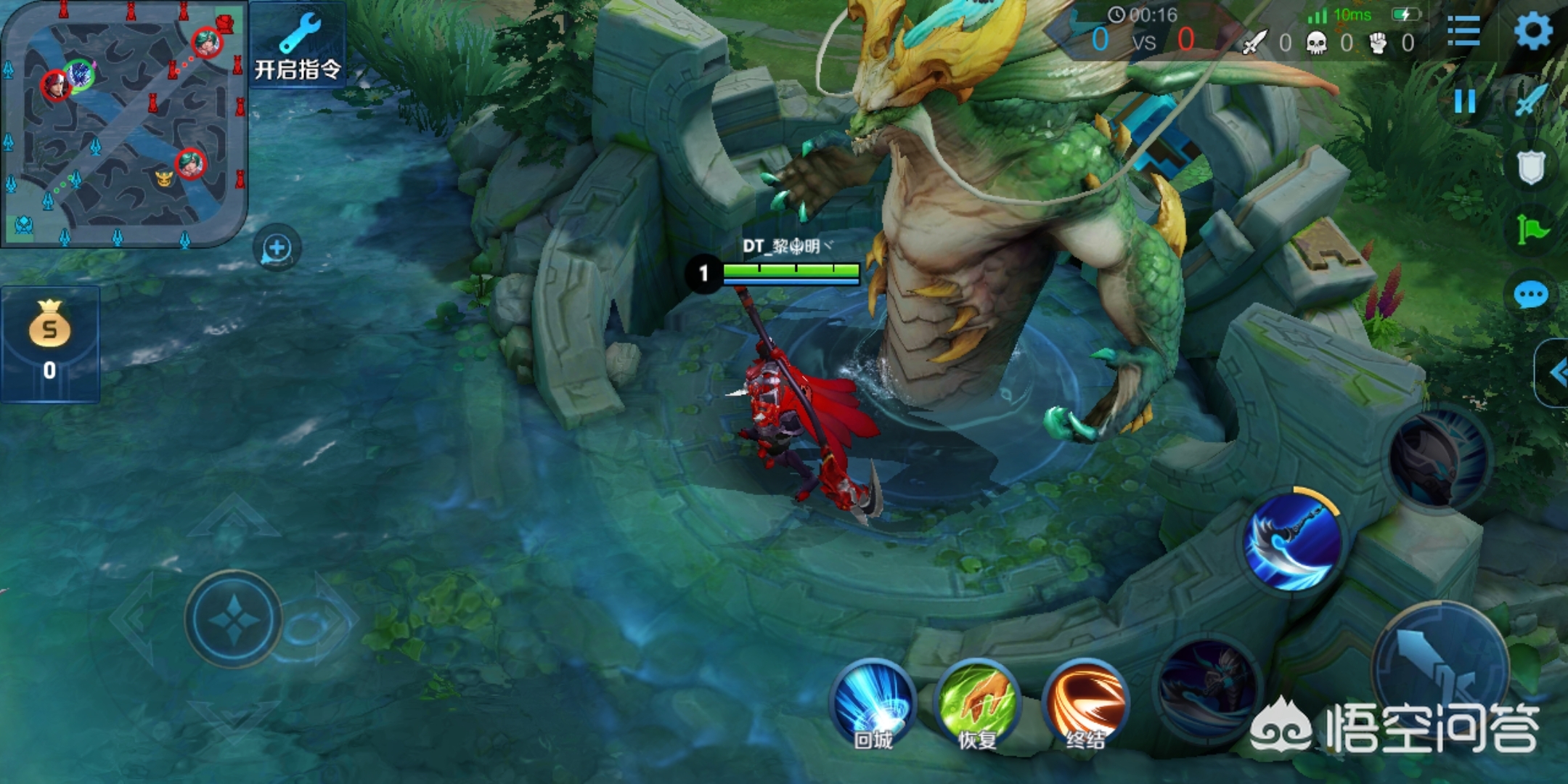The image size is (1568, 784).
Task: Tap the virtual joystick center
Action: (x=234, y=619)
